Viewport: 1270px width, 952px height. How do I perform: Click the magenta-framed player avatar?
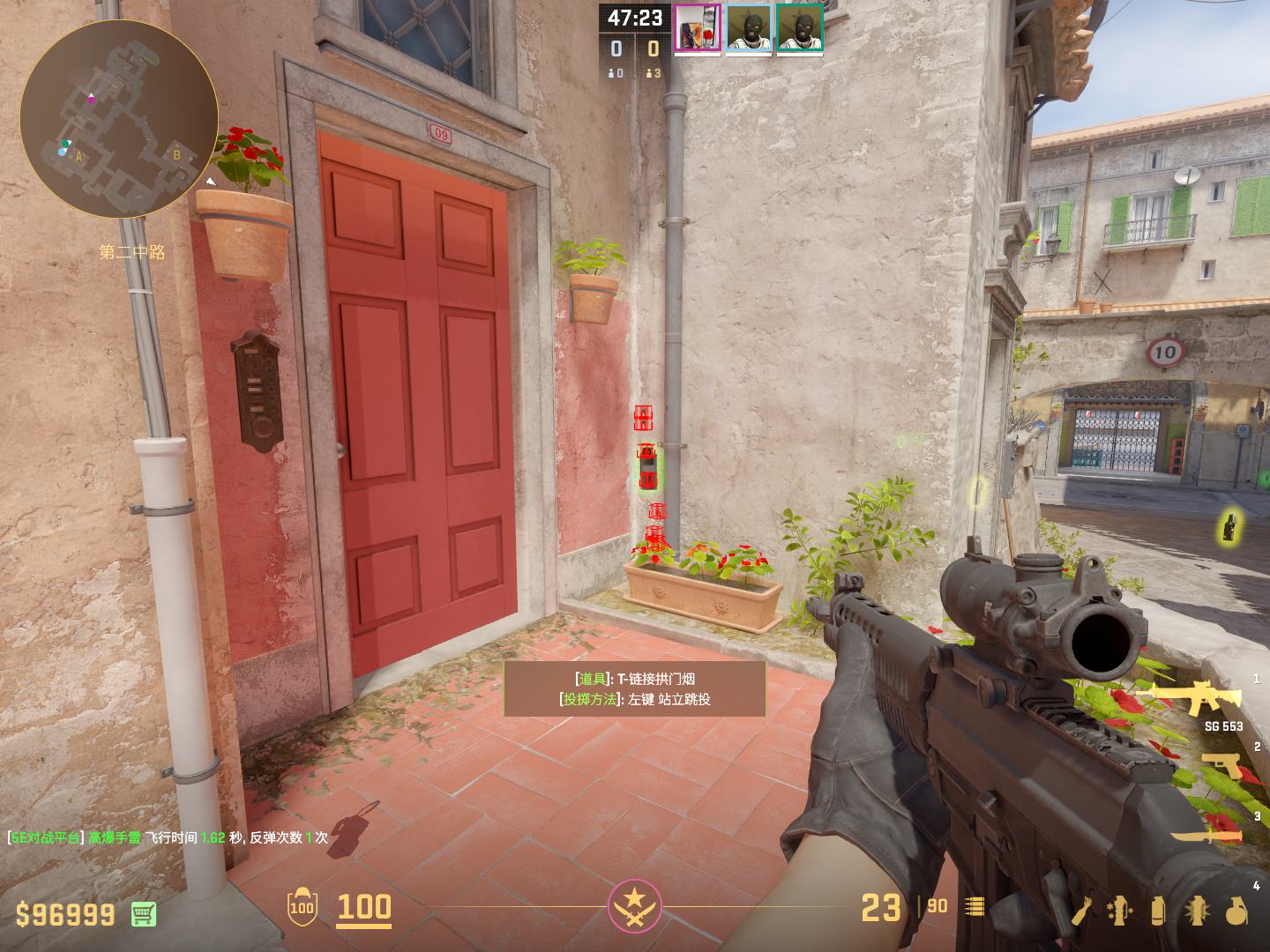[x=698, y=28]
